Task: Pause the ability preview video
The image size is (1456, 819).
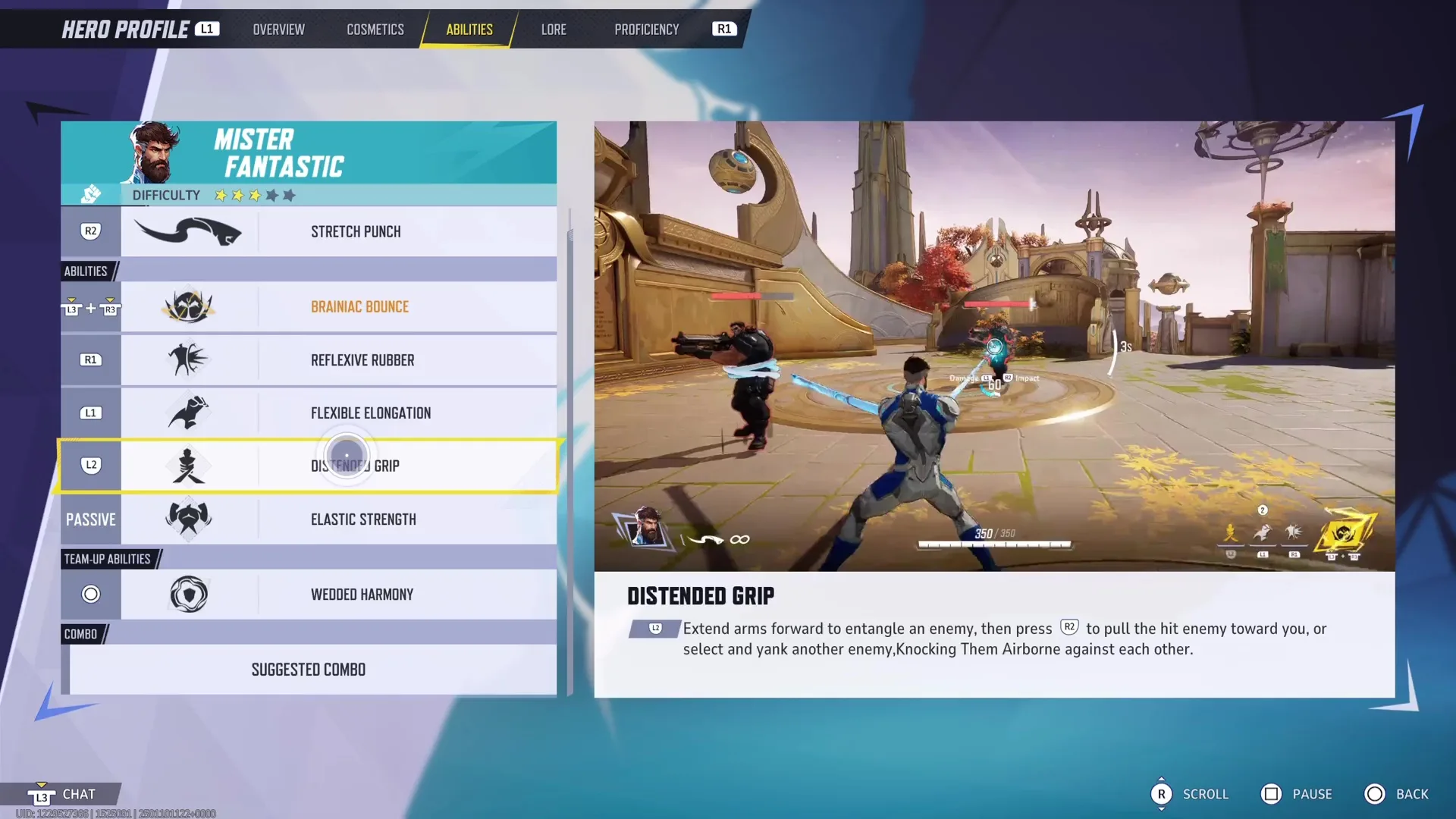Action: [x=1296, y=794]
